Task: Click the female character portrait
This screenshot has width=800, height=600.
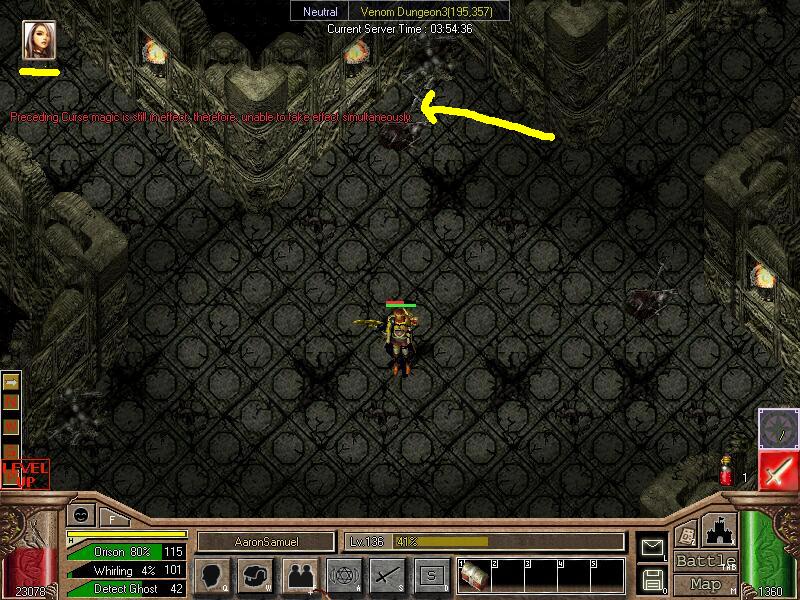Action: click(x=39, y=39)
